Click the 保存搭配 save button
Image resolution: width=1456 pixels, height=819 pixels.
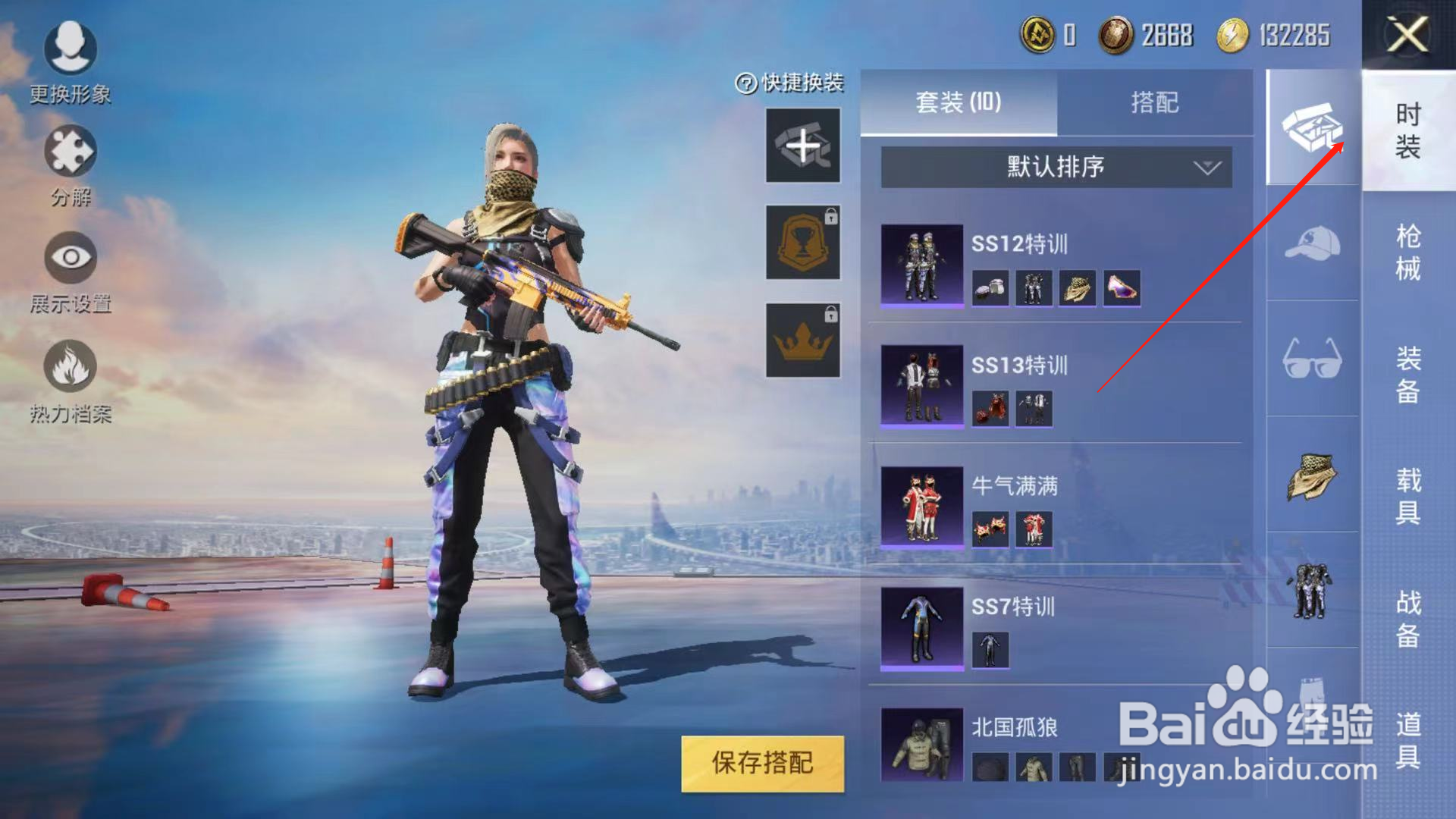coord(762,764)
